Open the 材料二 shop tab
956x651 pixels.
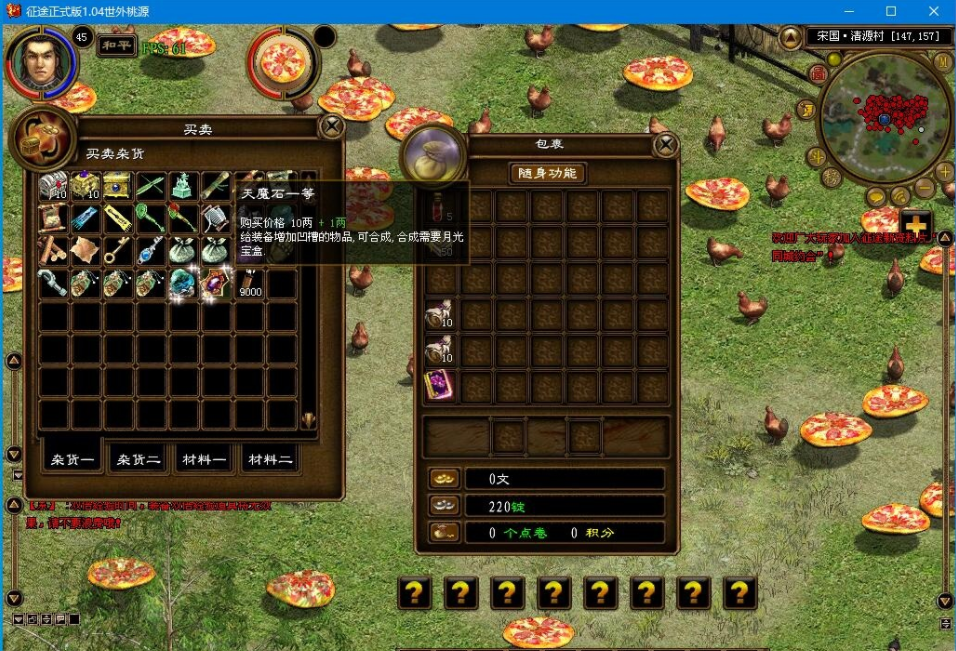(x=270, y=459)
